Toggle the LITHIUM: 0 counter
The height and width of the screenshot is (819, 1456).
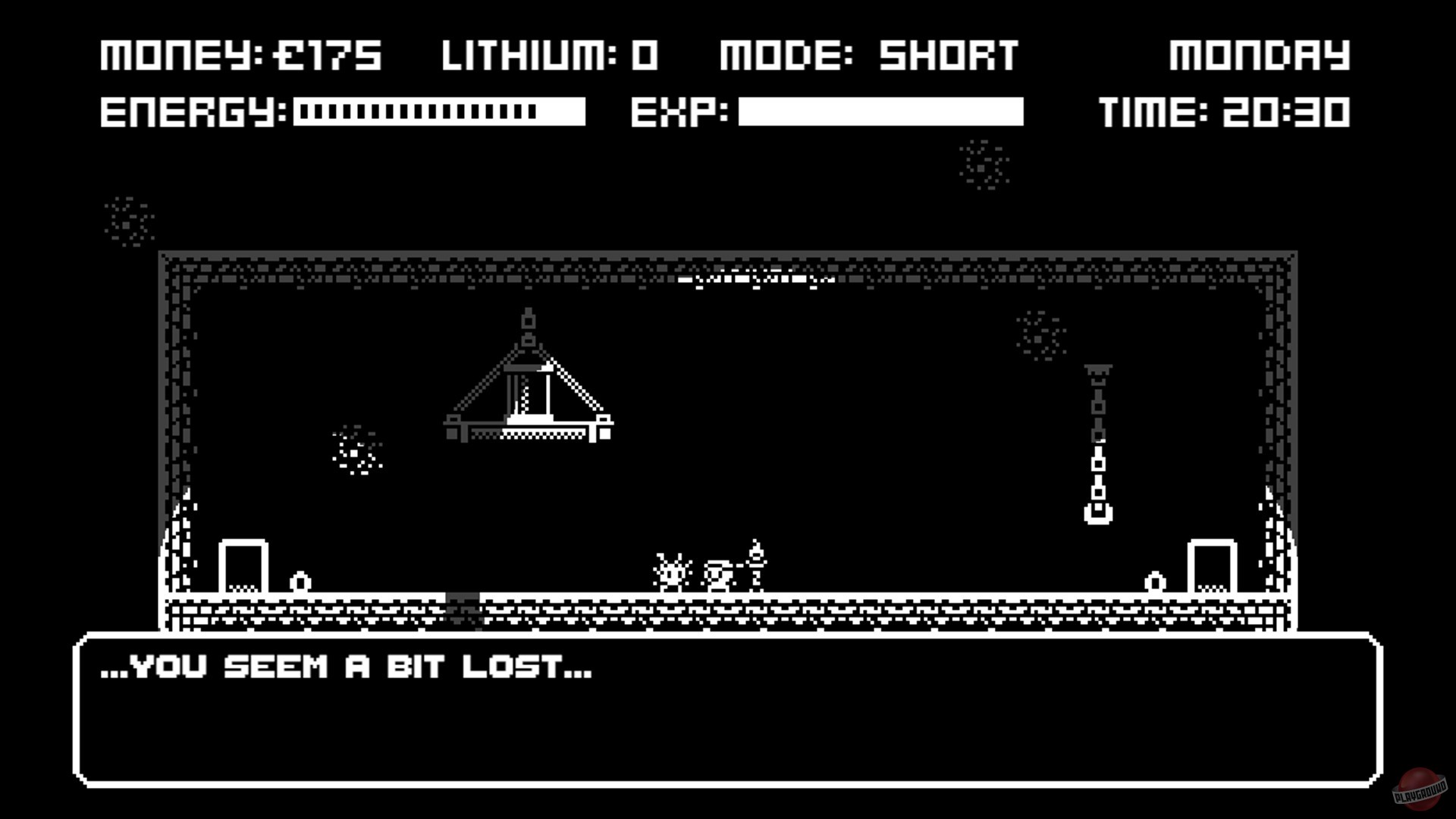(550, 55)
